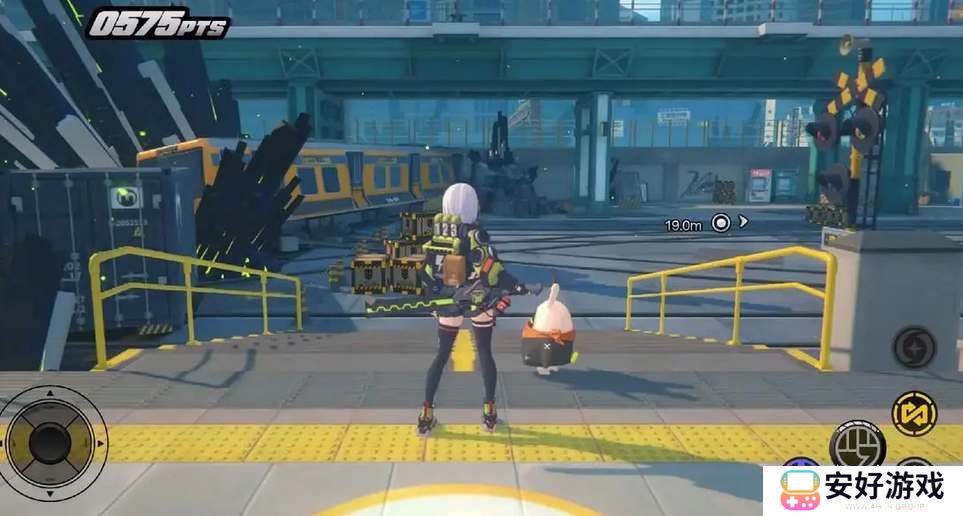Tap the fist attack button
This screenshot has height=516, width=963.
coord(857,444)
